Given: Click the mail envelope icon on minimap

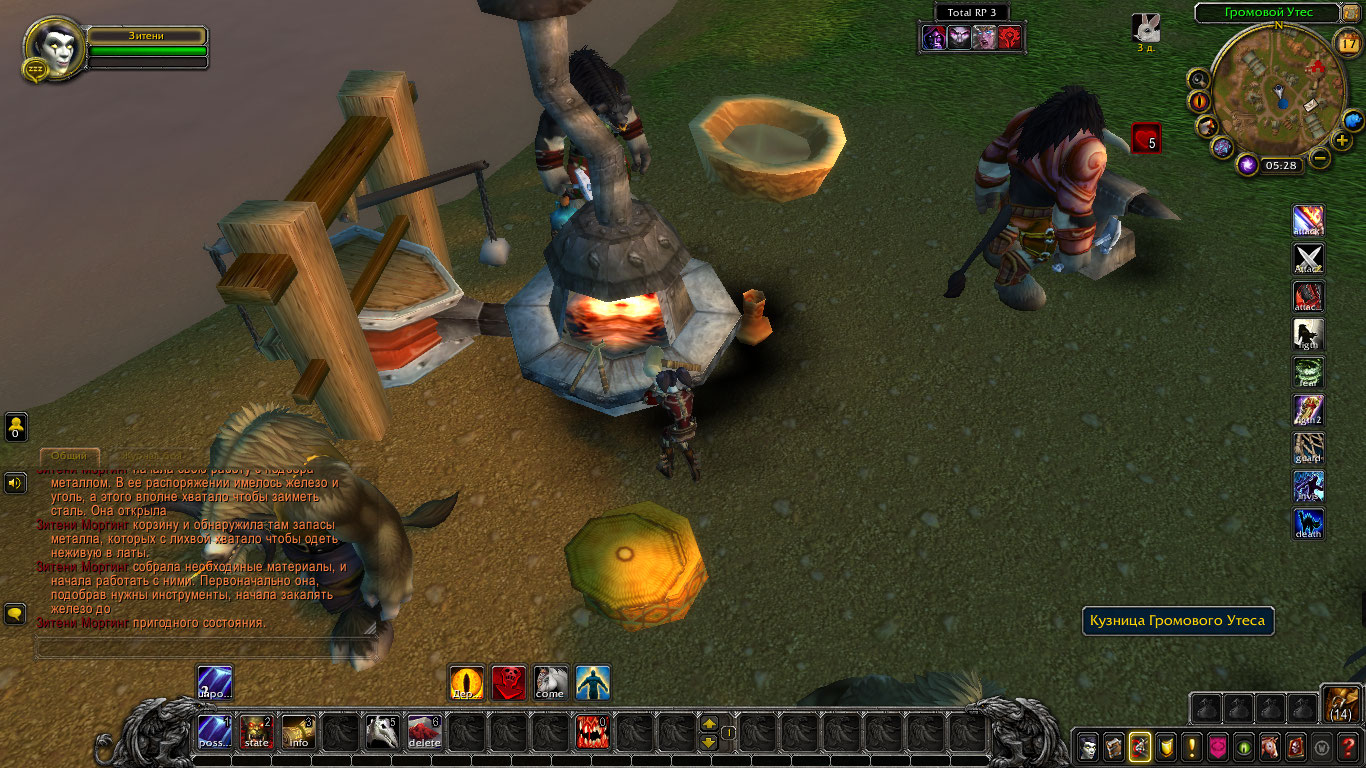Looking at the screenshot, I should pyautogui.click(x=1311, y=103).
